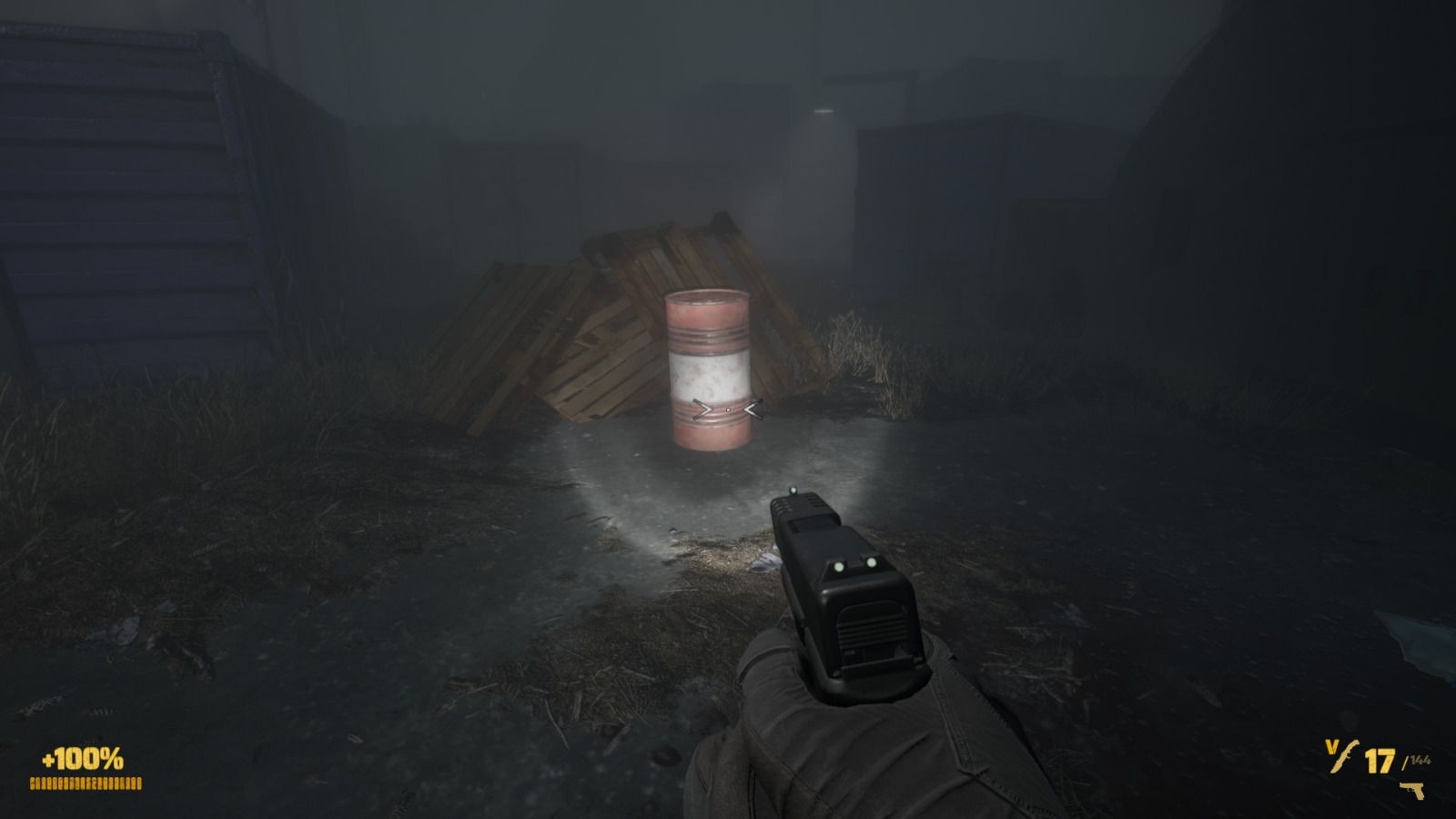Click the ammo counter showing 17
Viewport: 1456px width, 819px height.
tap(1380, 762)
